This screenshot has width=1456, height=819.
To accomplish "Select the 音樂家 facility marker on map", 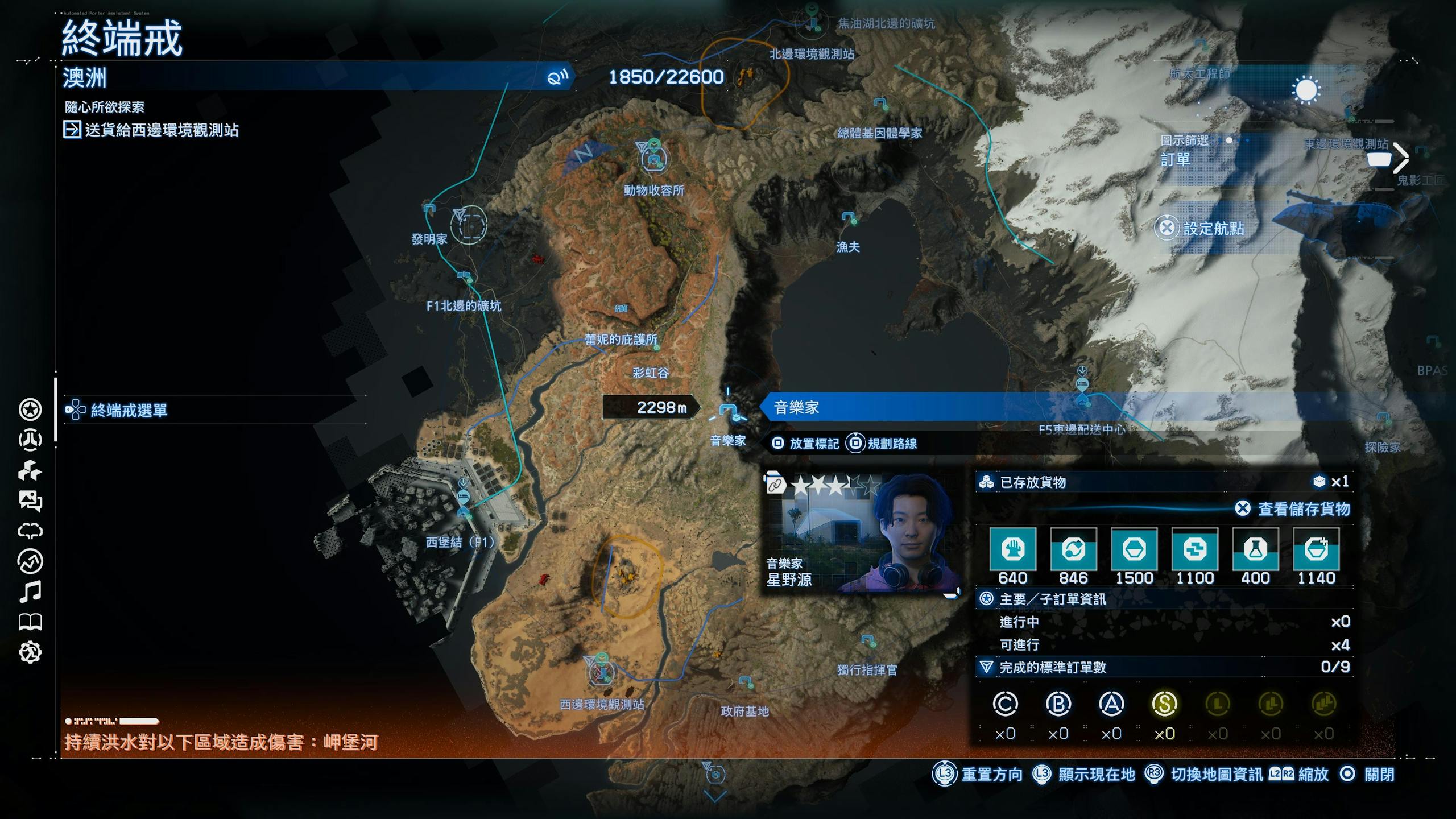I will pyautogui.click(x=728, y=411).
